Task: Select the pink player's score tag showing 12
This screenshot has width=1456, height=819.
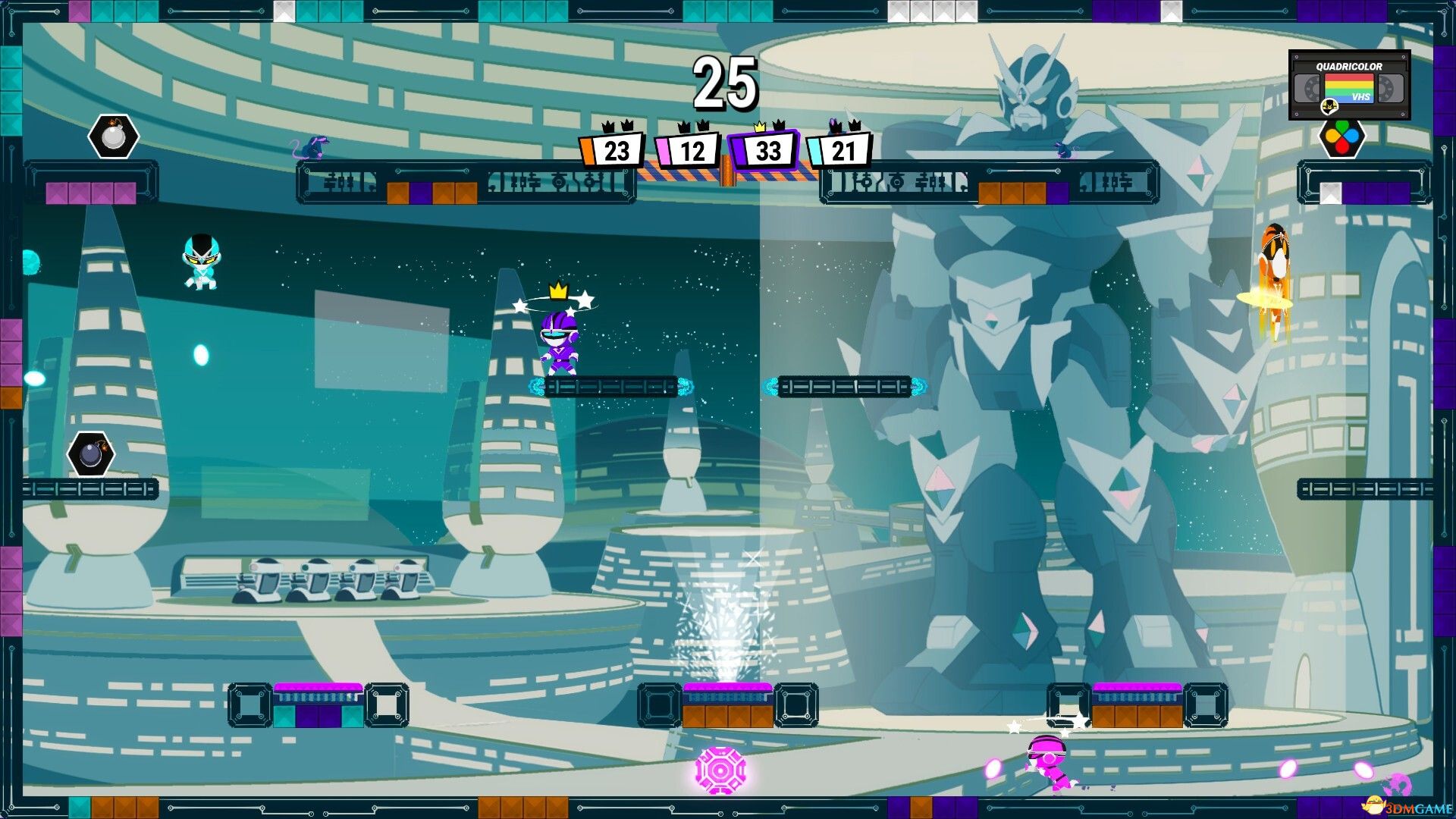Action: pos(692,151)
